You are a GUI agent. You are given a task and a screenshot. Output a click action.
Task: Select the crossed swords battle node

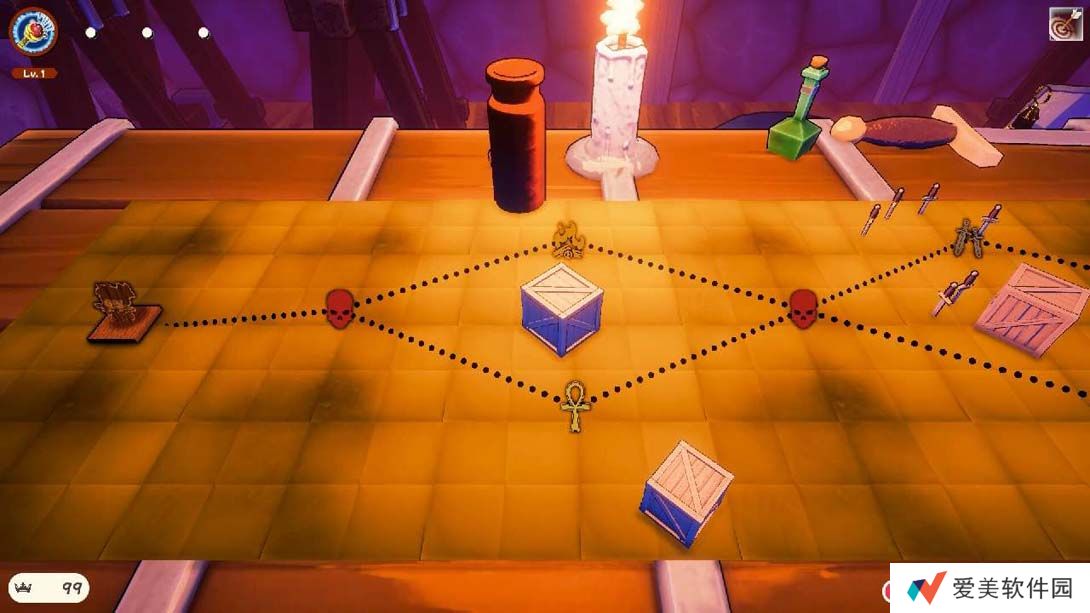pyautogui.click(x=968, y=237)
